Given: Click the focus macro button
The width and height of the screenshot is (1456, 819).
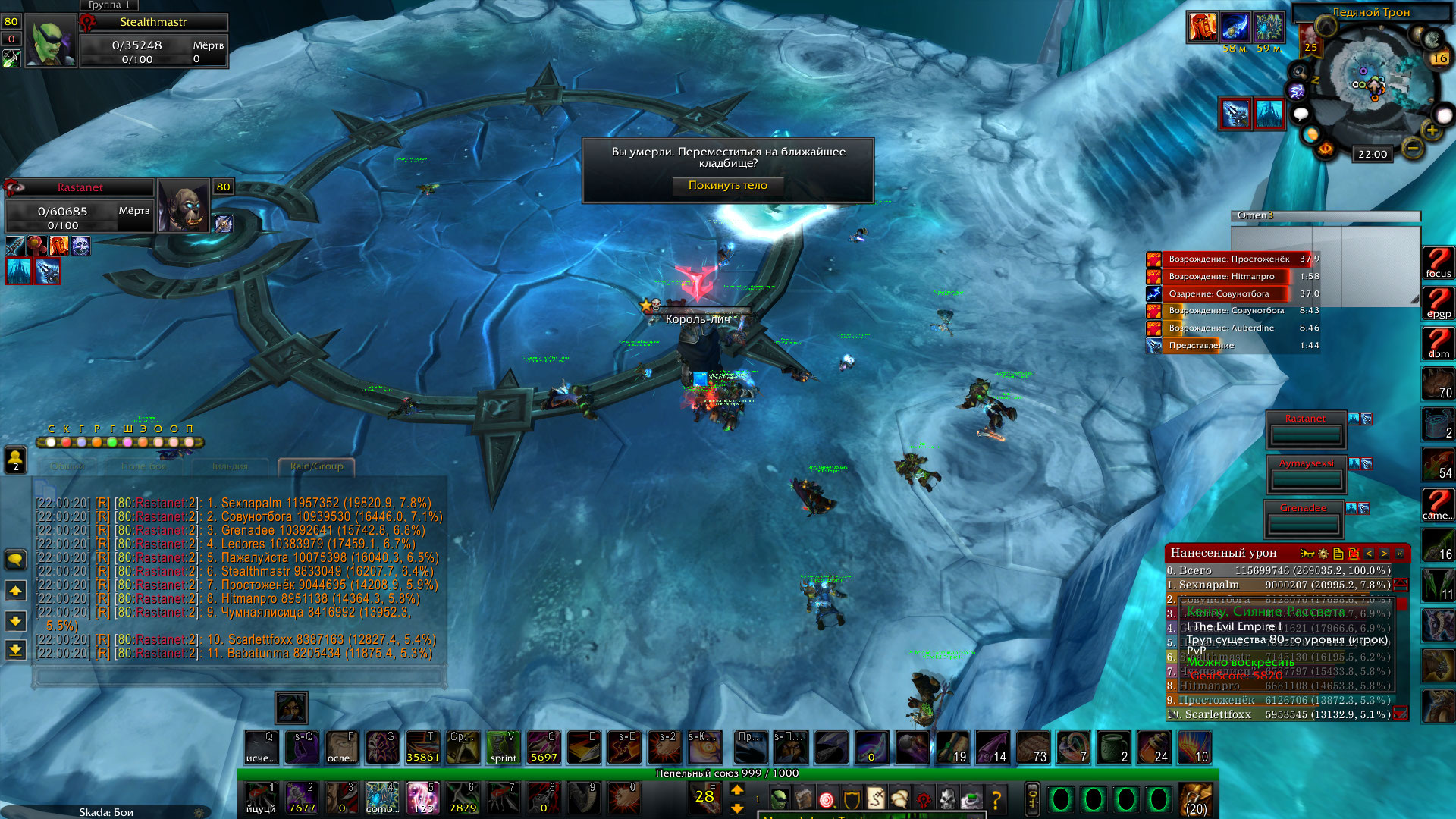Looking at the screenshot, I should [1438, 263].
